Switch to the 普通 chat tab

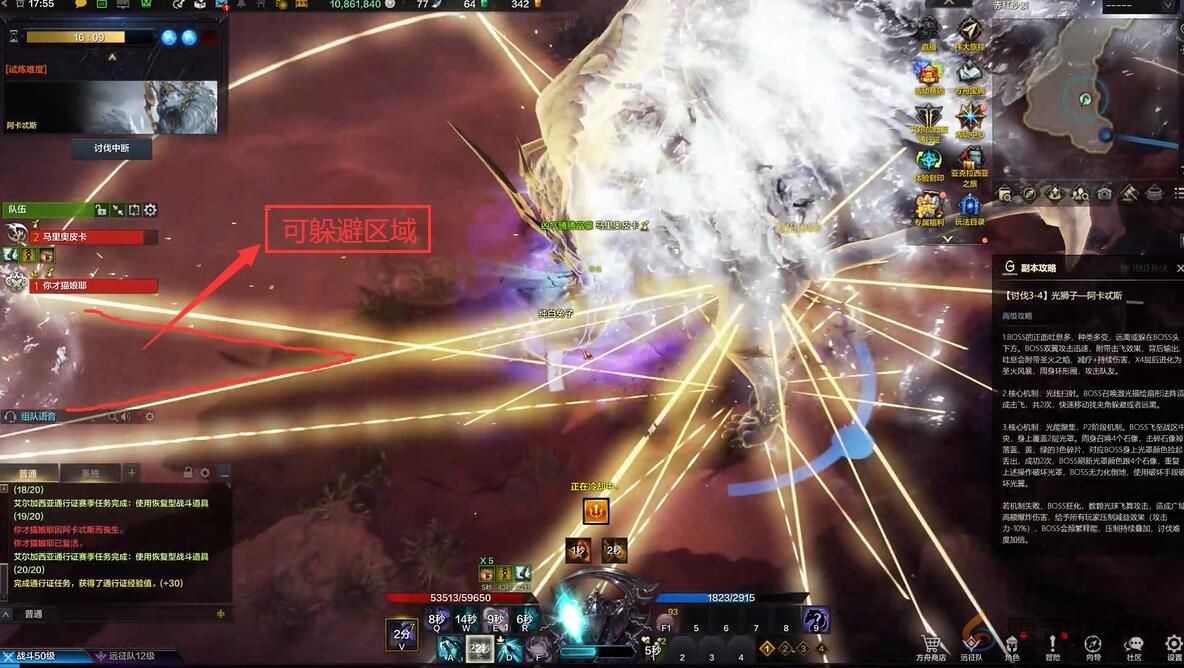tap(28, 473)
